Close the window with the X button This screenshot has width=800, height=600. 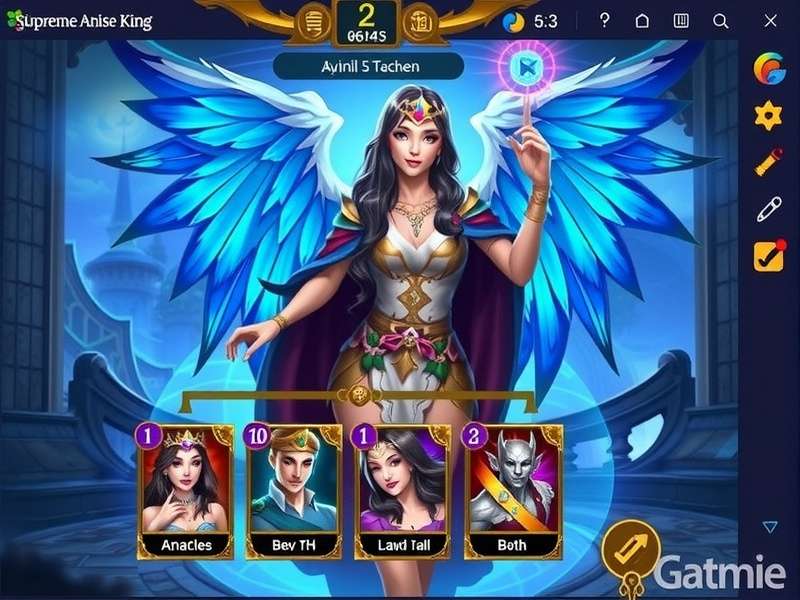point(769,21)
